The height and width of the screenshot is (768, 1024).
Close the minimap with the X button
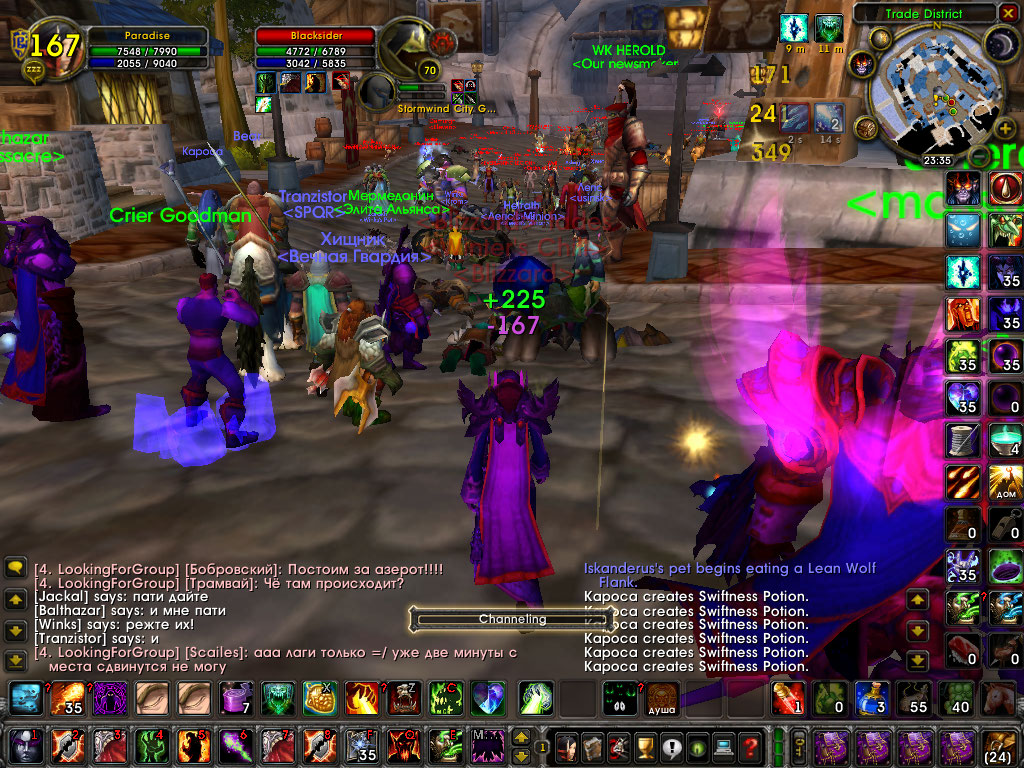1007,13
